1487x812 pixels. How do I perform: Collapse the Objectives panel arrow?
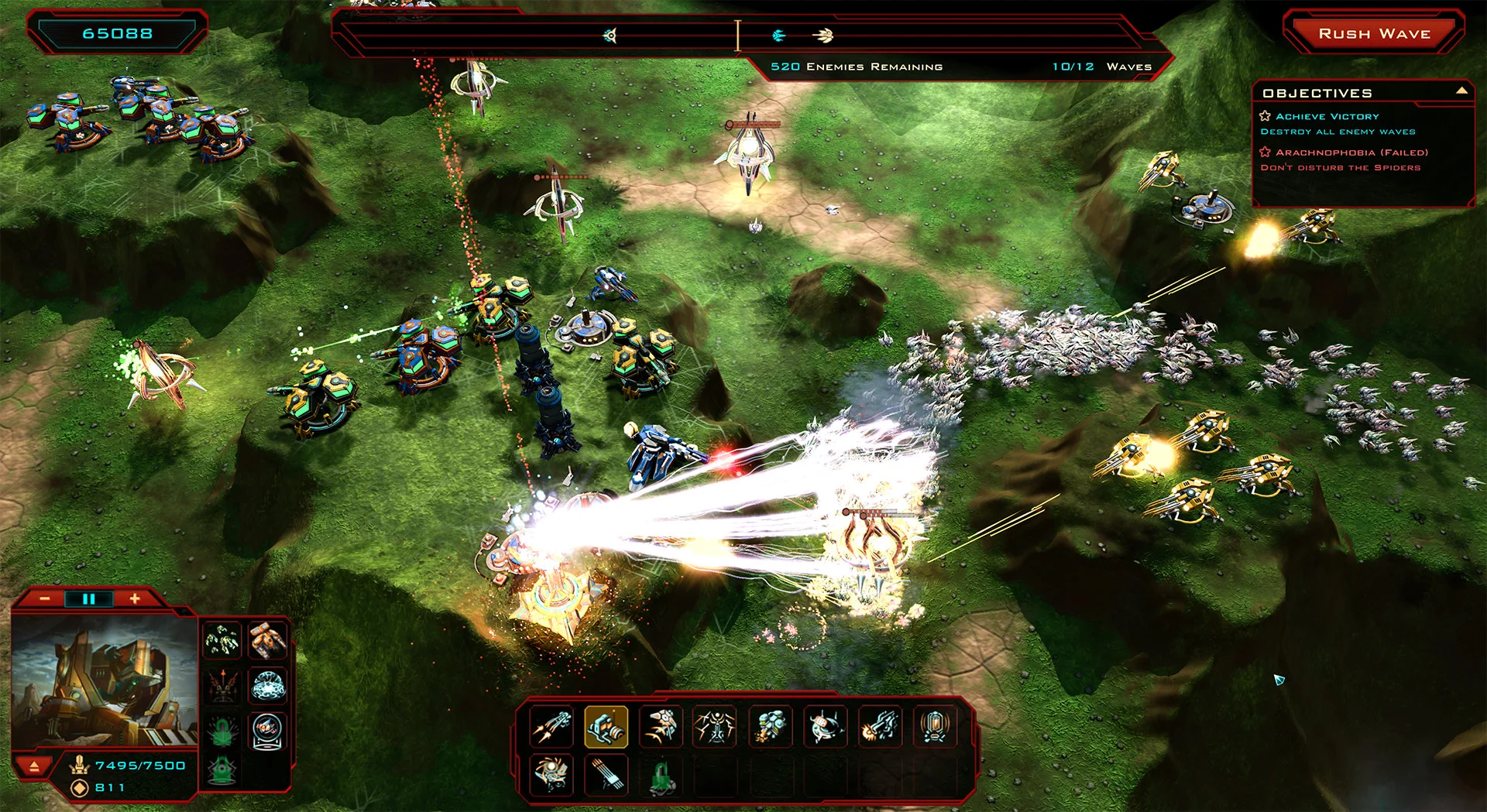[1461, 91]
